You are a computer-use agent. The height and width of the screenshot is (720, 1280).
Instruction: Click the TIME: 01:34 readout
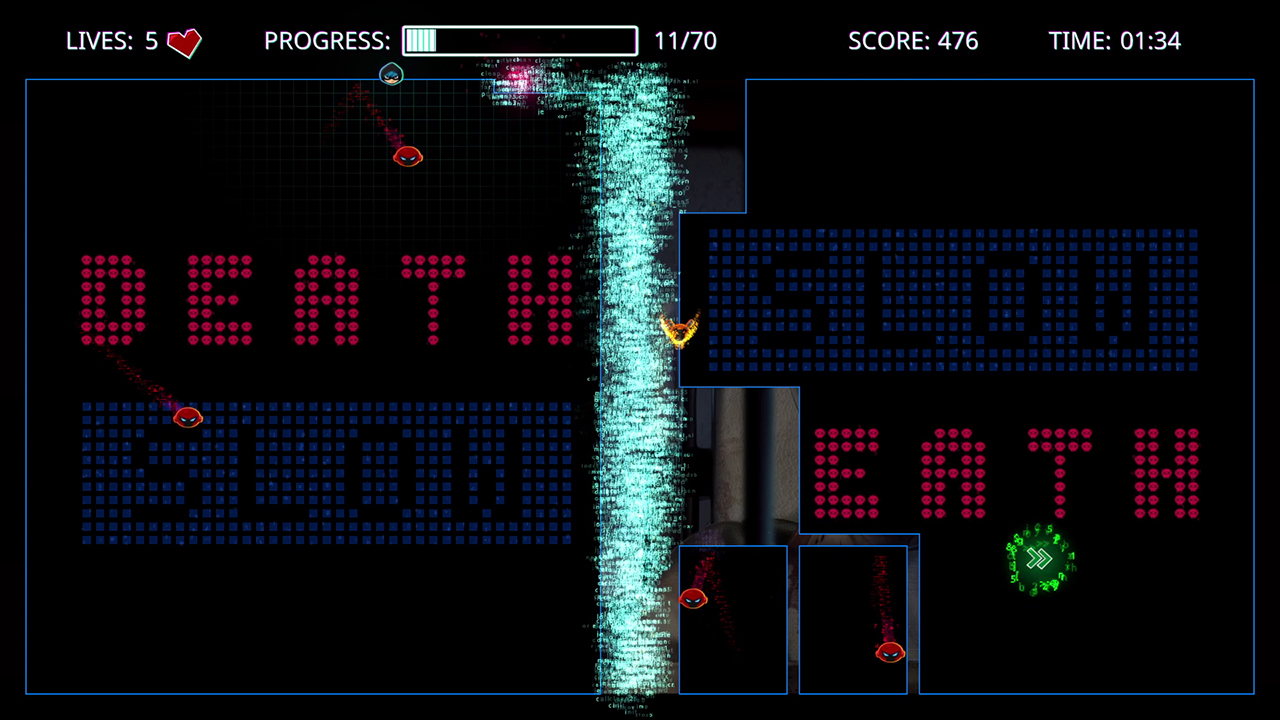click(1115, 41)
